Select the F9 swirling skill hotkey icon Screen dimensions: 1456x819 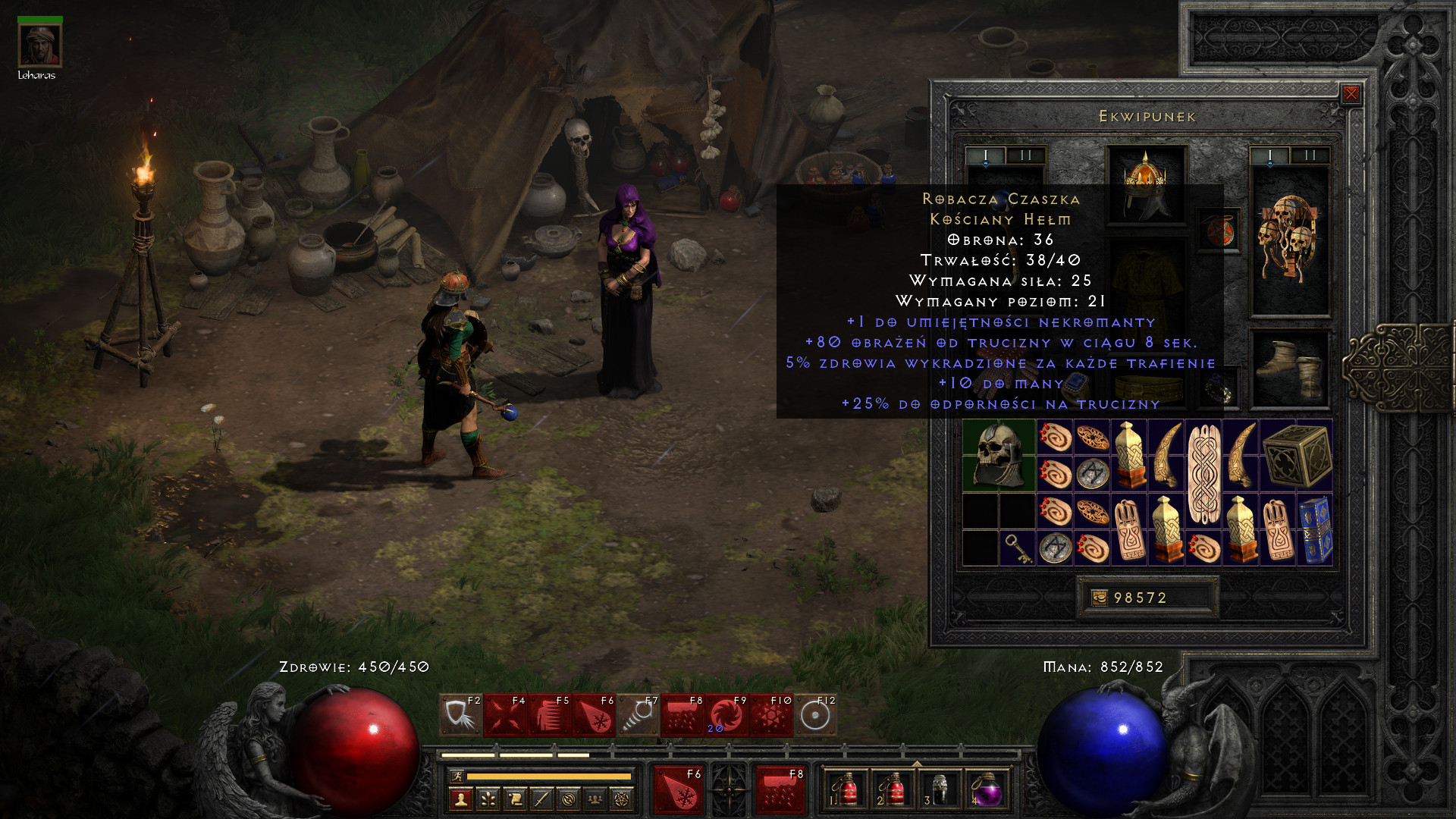(726, 715)
